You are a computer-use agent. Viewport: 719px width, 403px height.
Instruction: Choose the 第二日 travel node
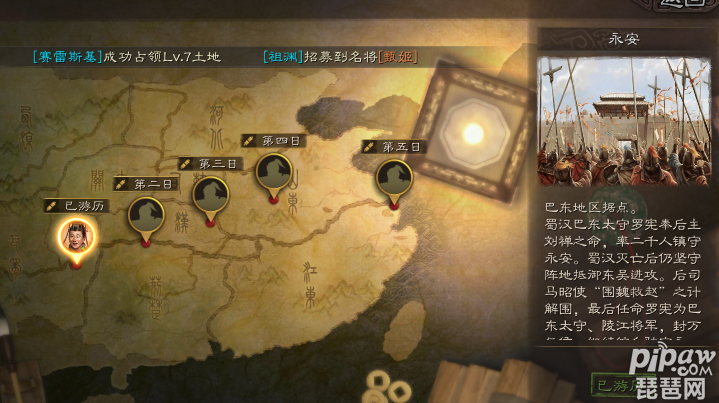146,215
